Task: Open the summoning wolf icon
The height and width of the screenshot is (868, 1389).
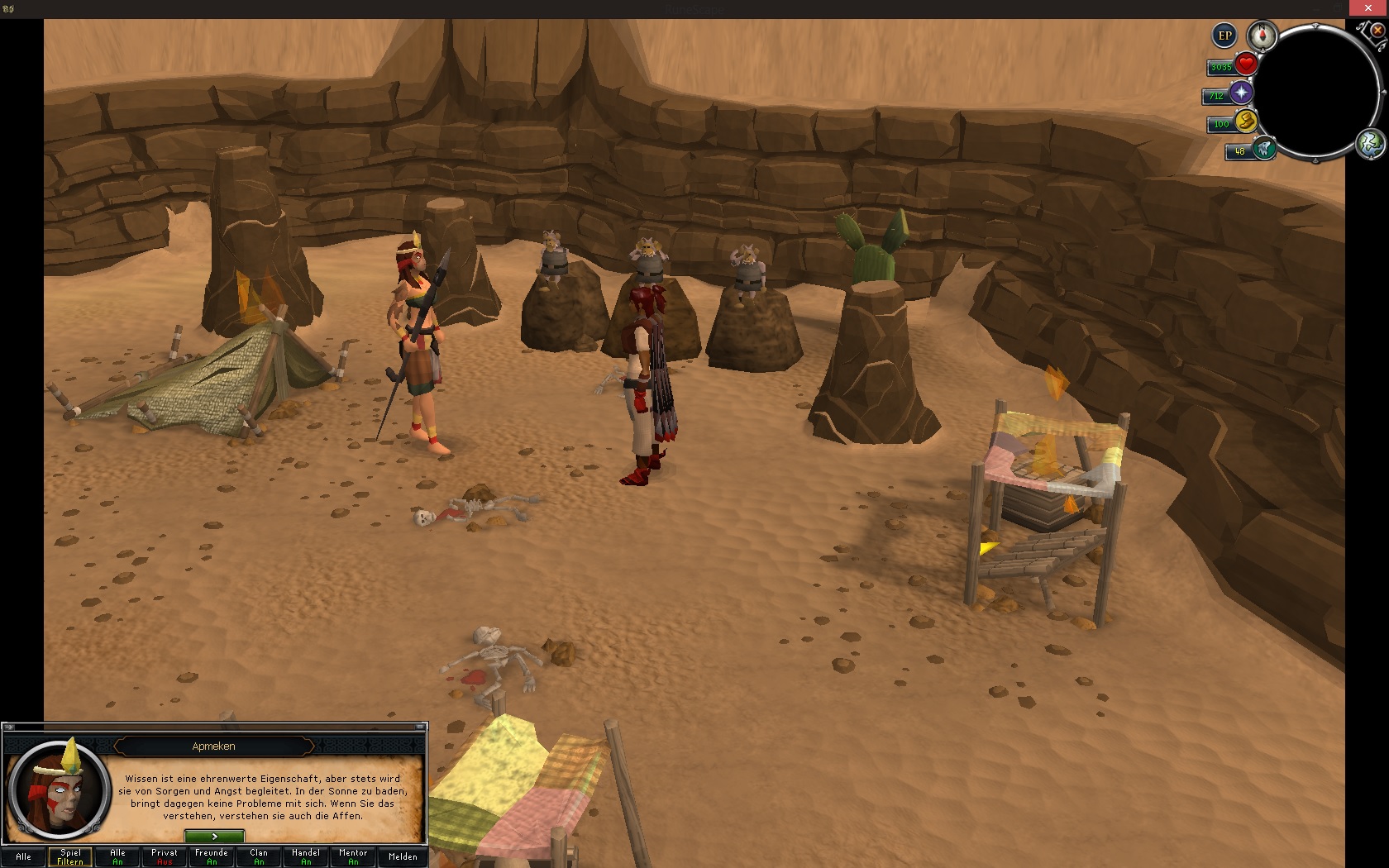Action: [x=1263, y=150]
